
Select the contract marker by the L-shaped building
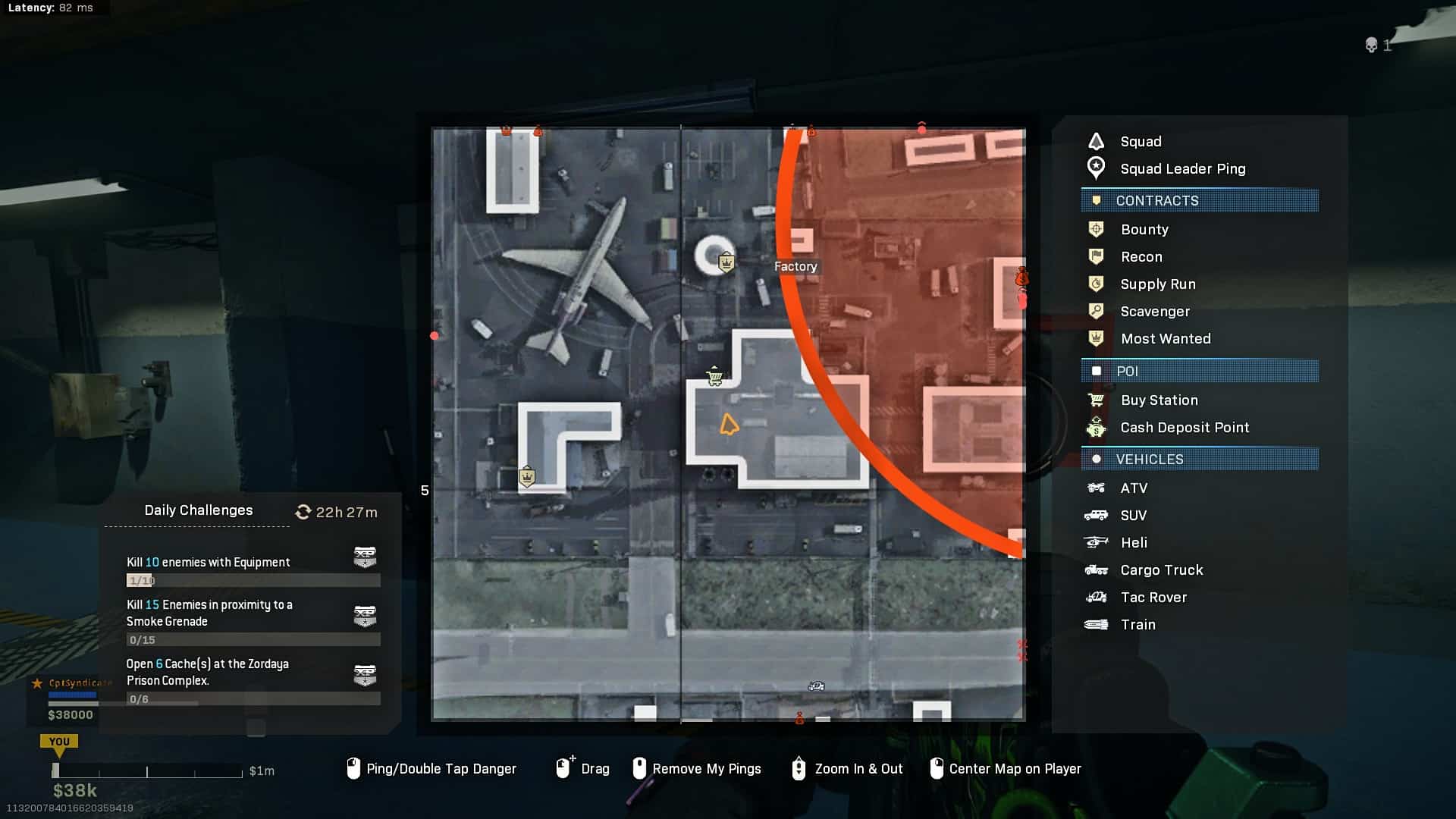coord(527,477)
